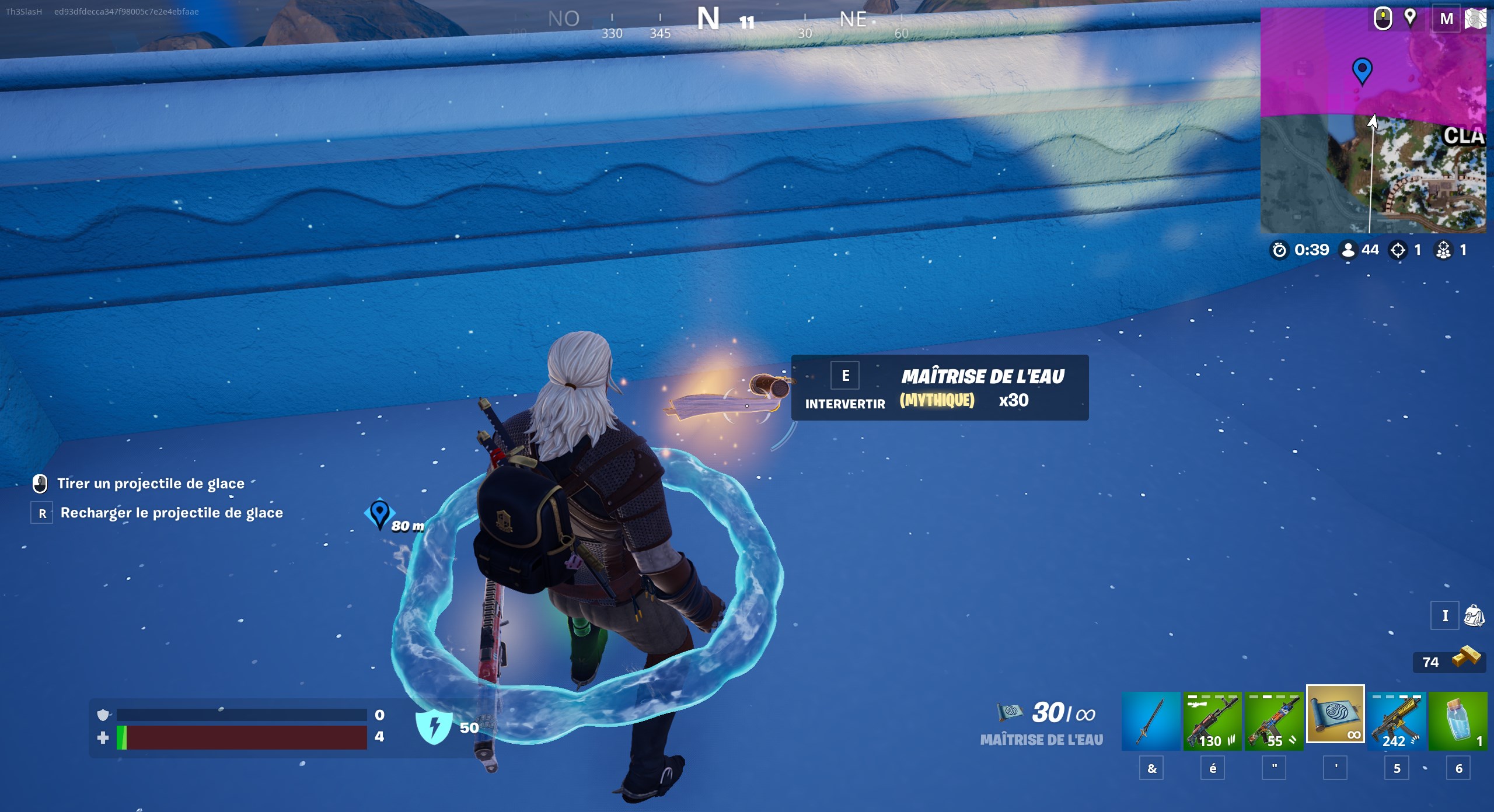Select the eliminations crosshair icon

(x=1398, y=250)
